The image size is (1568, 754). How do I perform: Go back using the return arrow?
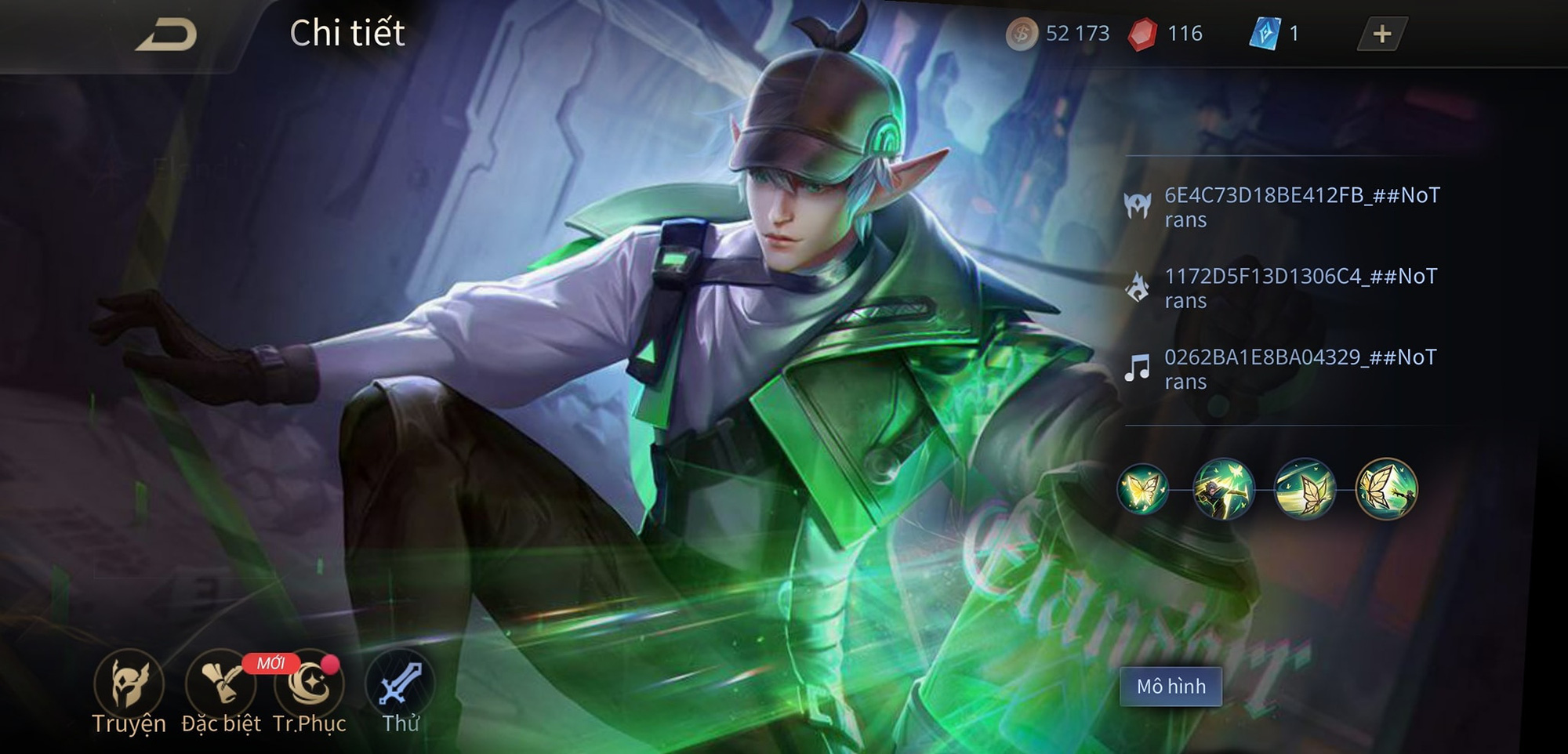166,35
